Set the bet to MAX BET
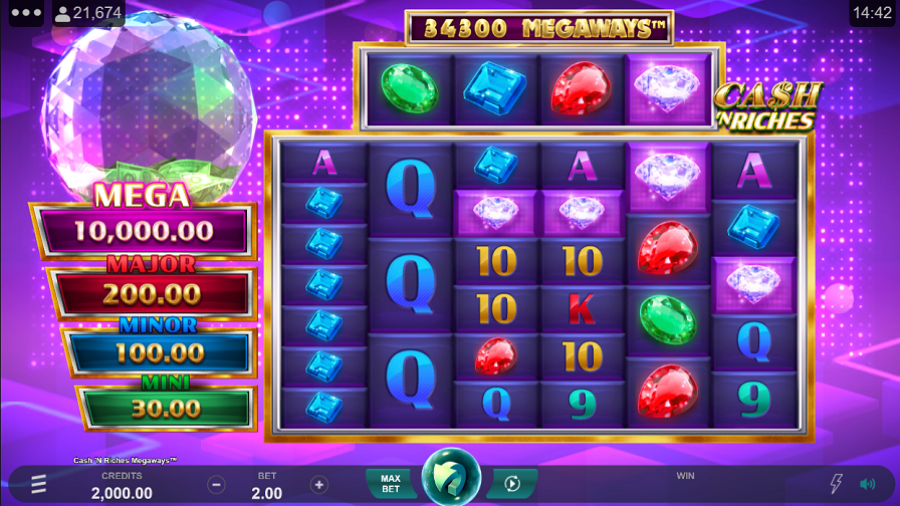 [391, 484]
